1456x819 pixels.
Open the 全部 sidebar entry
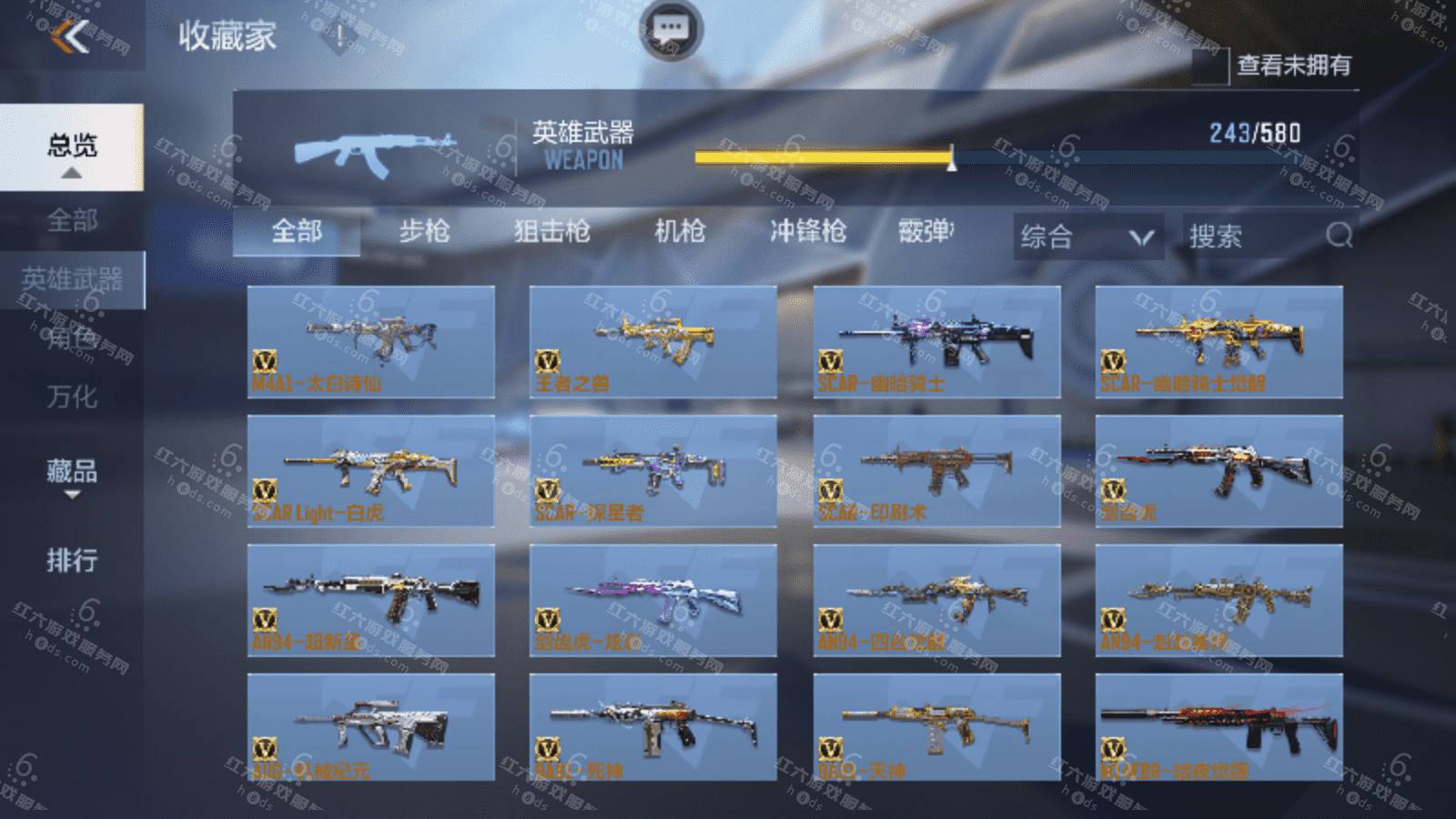tap(71, 220)
